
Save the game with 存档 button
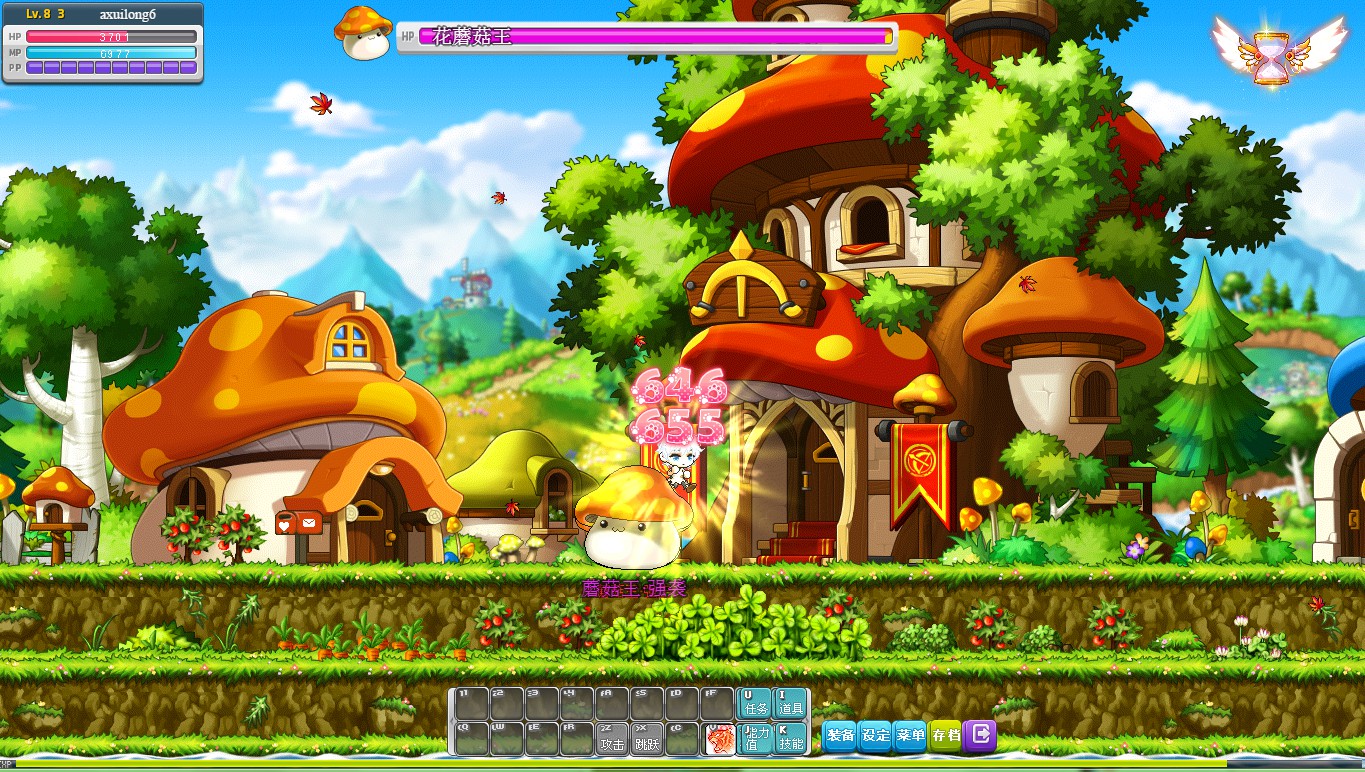(945, 736)
